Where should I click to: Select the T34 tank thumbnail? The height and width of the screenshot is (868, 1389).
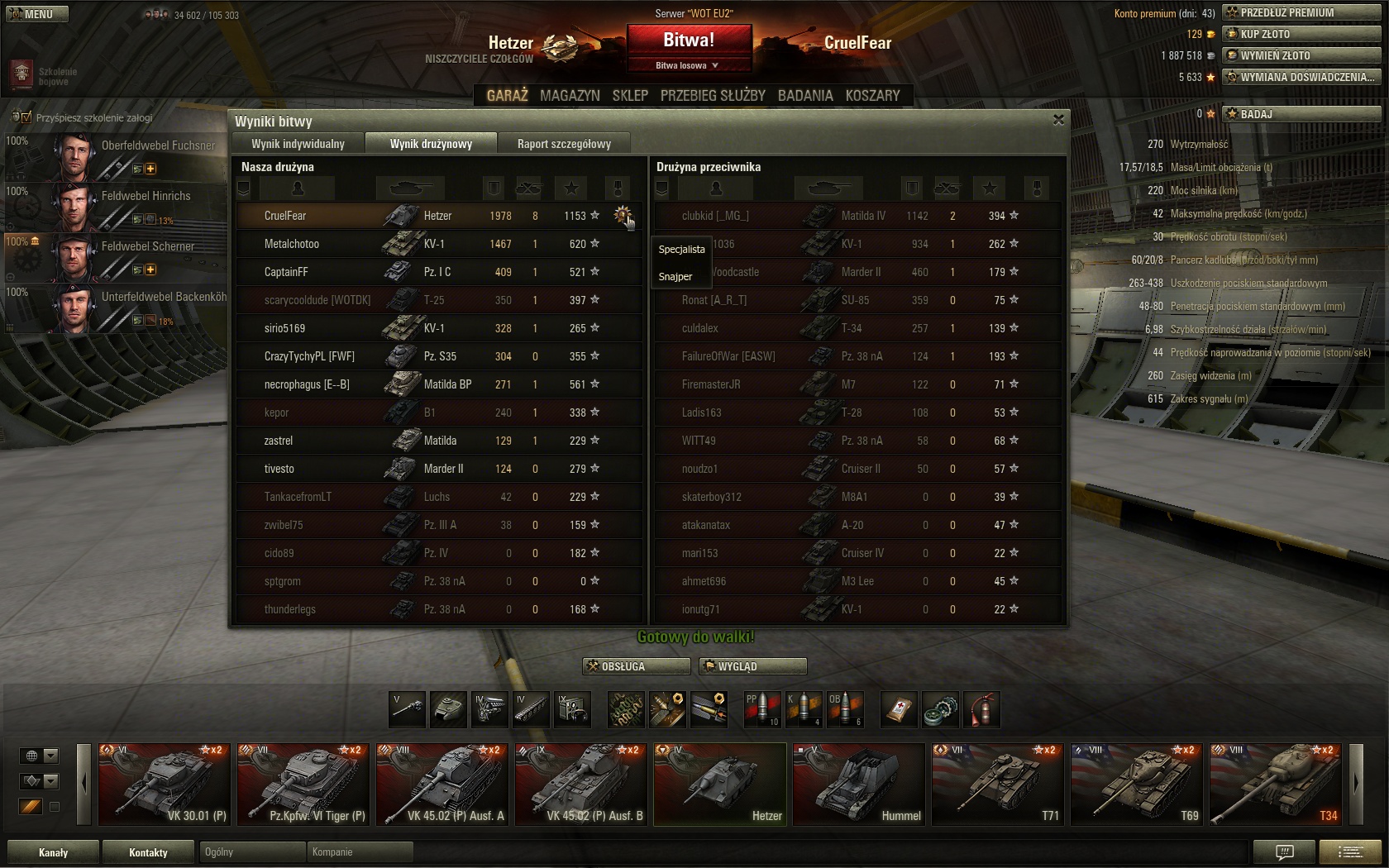(x=1275, y=784)
